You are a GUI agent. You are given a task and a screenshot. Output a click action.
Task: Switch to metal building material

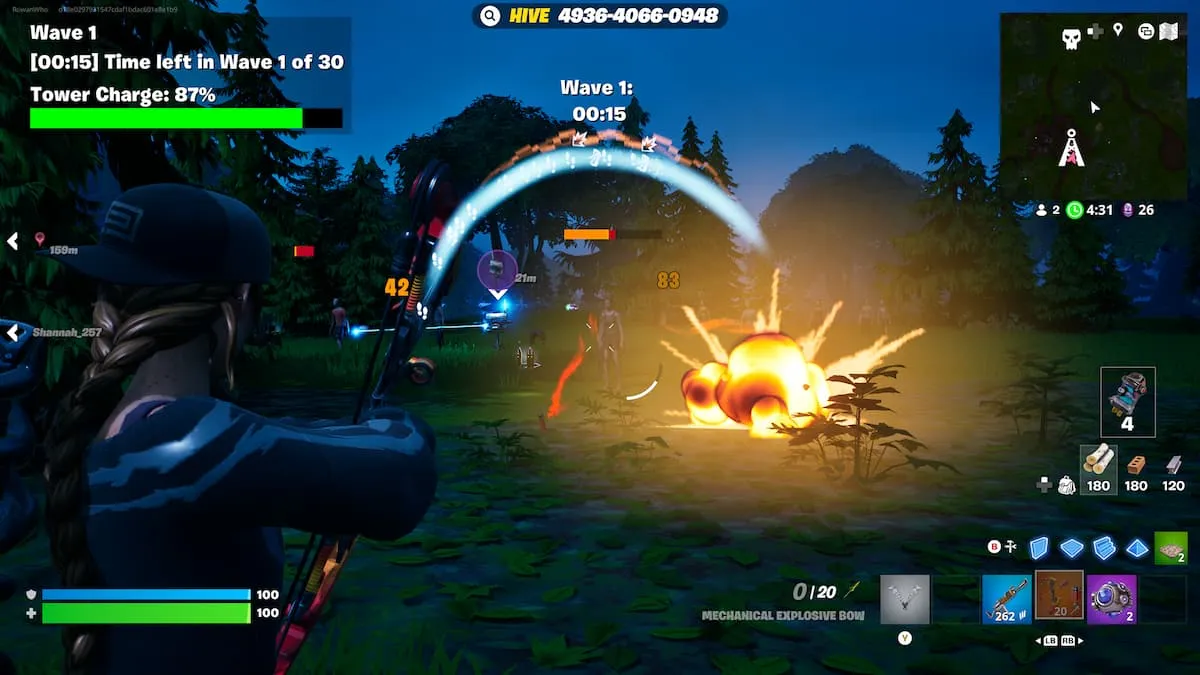(x=1173, y=465)
